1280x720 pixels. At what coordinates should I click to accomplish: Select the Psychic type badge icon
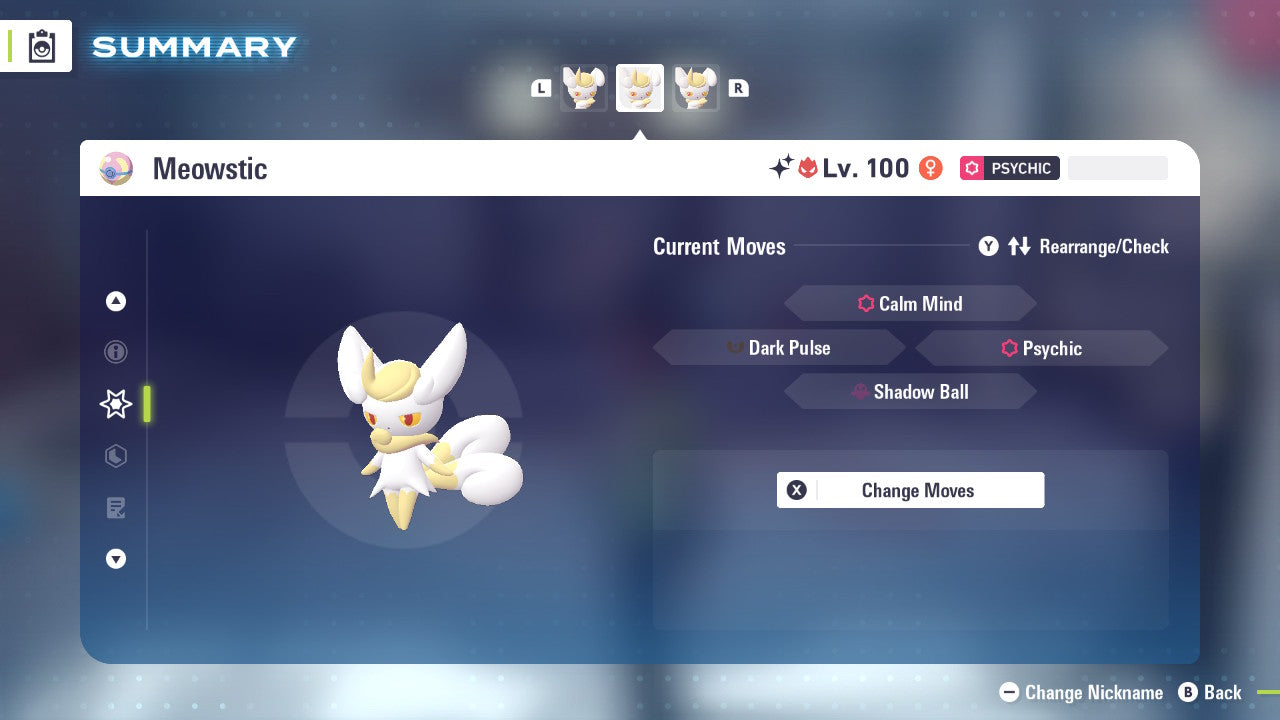971,168
